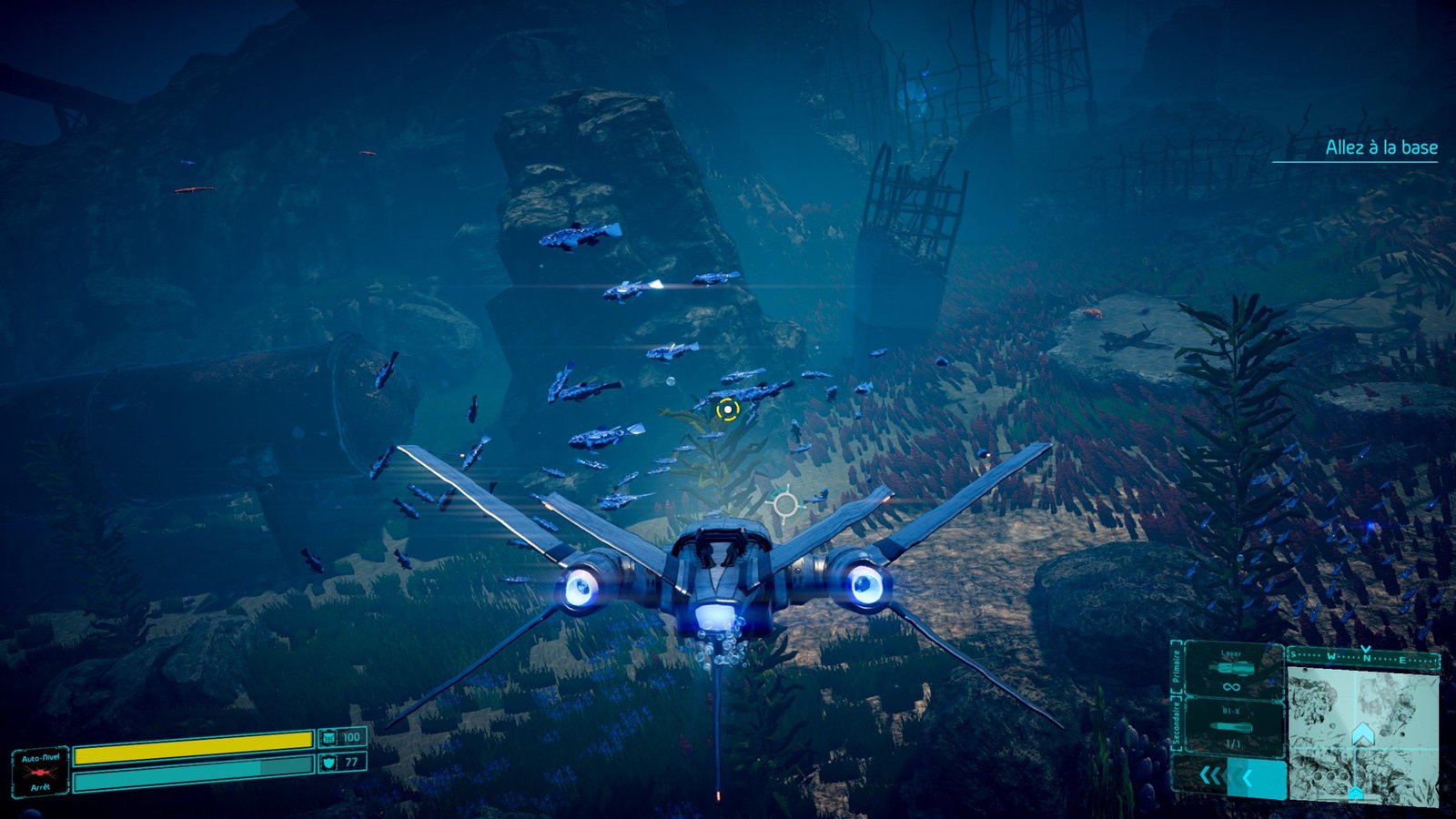Viewport: 1456px width, 819px height.
Task: Toggle the Auto-Nivel indicator
Action: (x=41, y=772)
